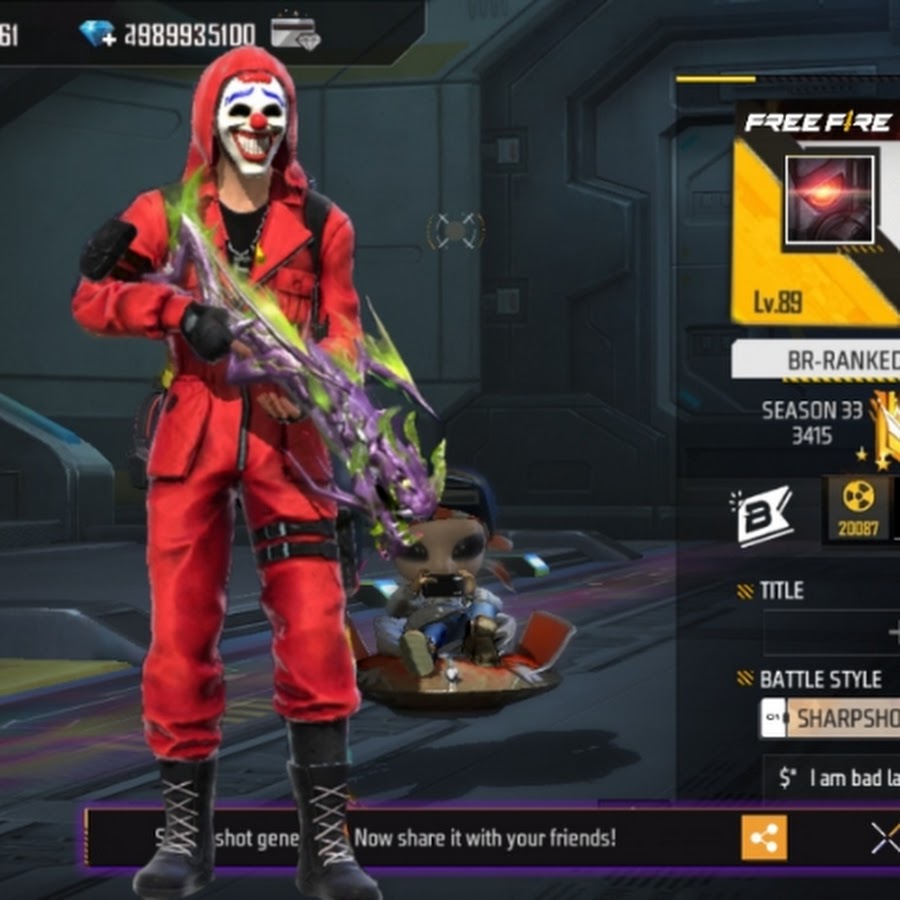Screen dimensions: 900x900
Task: Open the Season 33 rank emblem
Action: 882,430
